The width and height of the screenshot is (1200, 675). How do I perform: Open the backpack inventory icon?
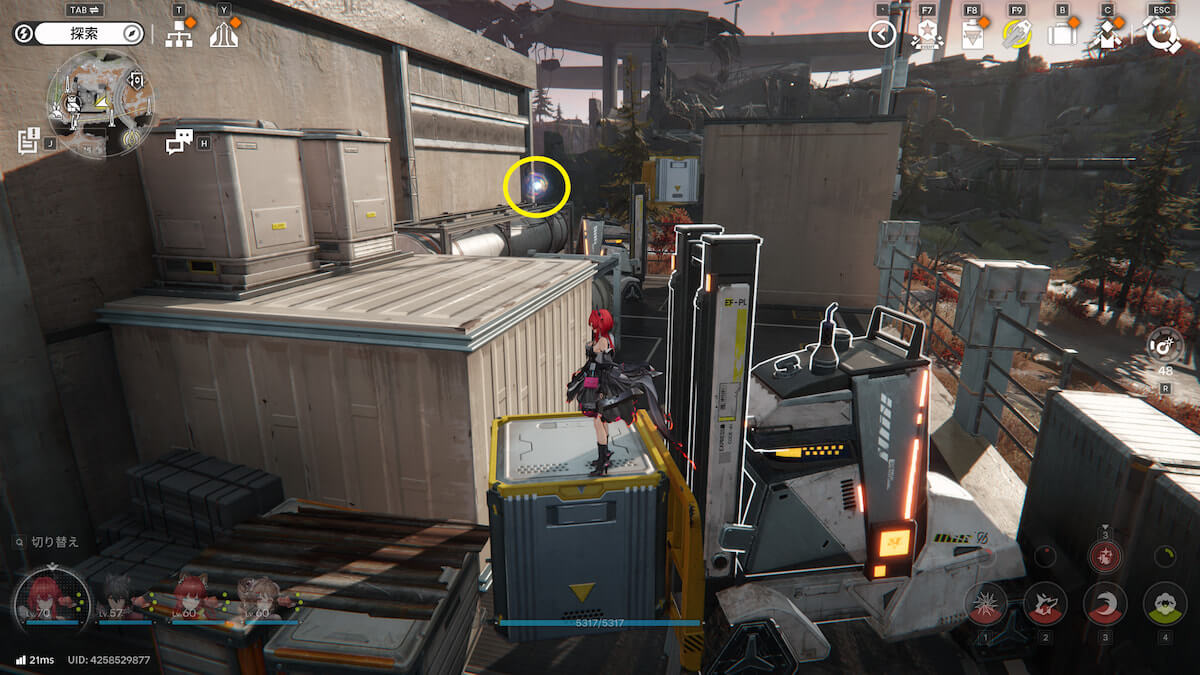coord(1061,36)
